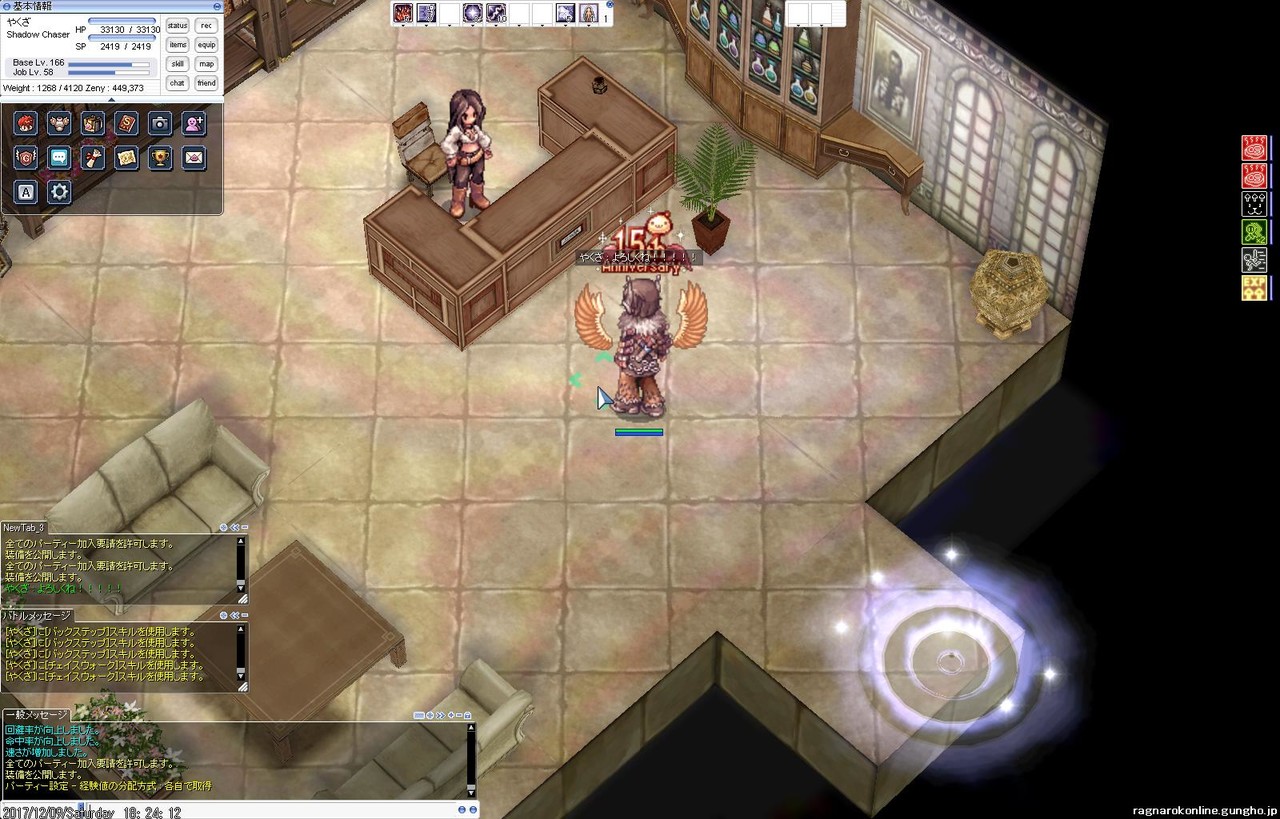Open the camera screenshot icon

pyautogui.click(x=160, y=123)
